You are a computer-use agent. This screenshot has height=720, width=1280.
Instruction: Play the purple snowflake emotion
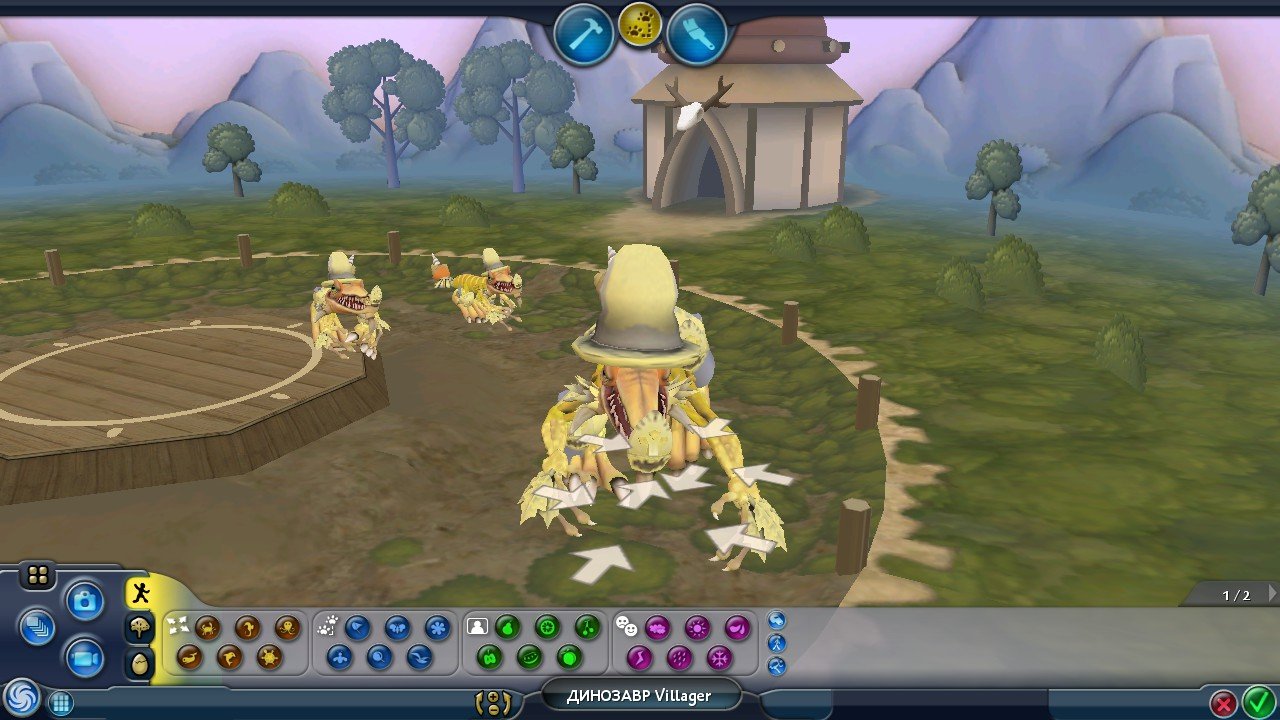click(x=719, y=657)
